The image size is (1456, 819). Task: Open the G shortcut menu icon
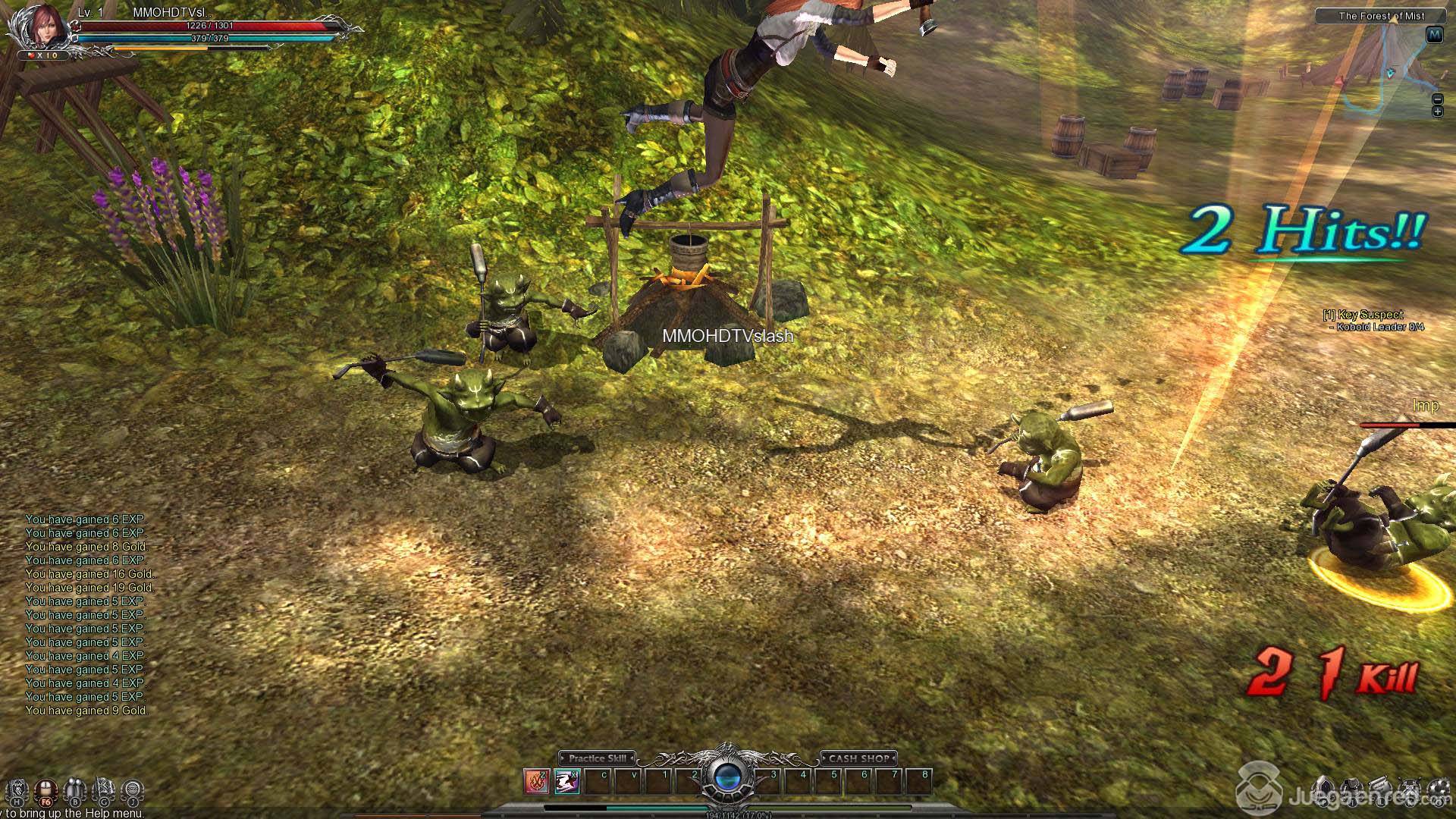tap(104, 791)
